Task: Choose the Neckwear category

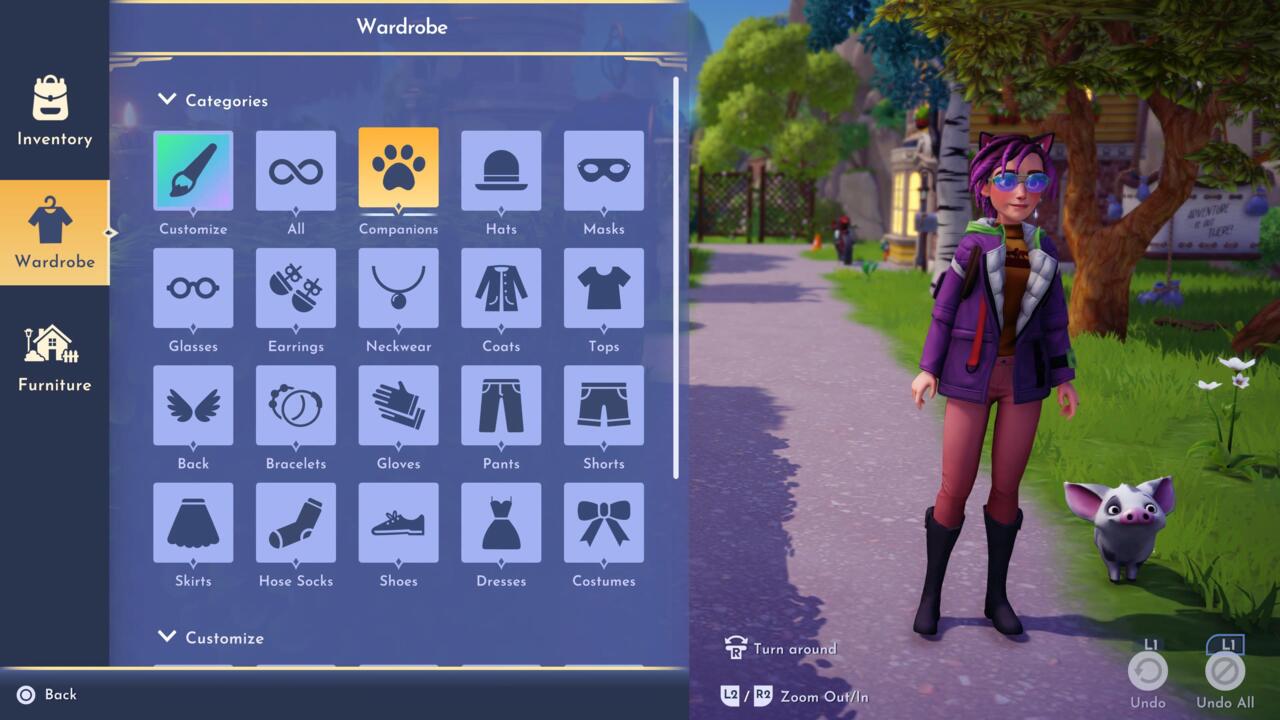Action: [398, 288]
